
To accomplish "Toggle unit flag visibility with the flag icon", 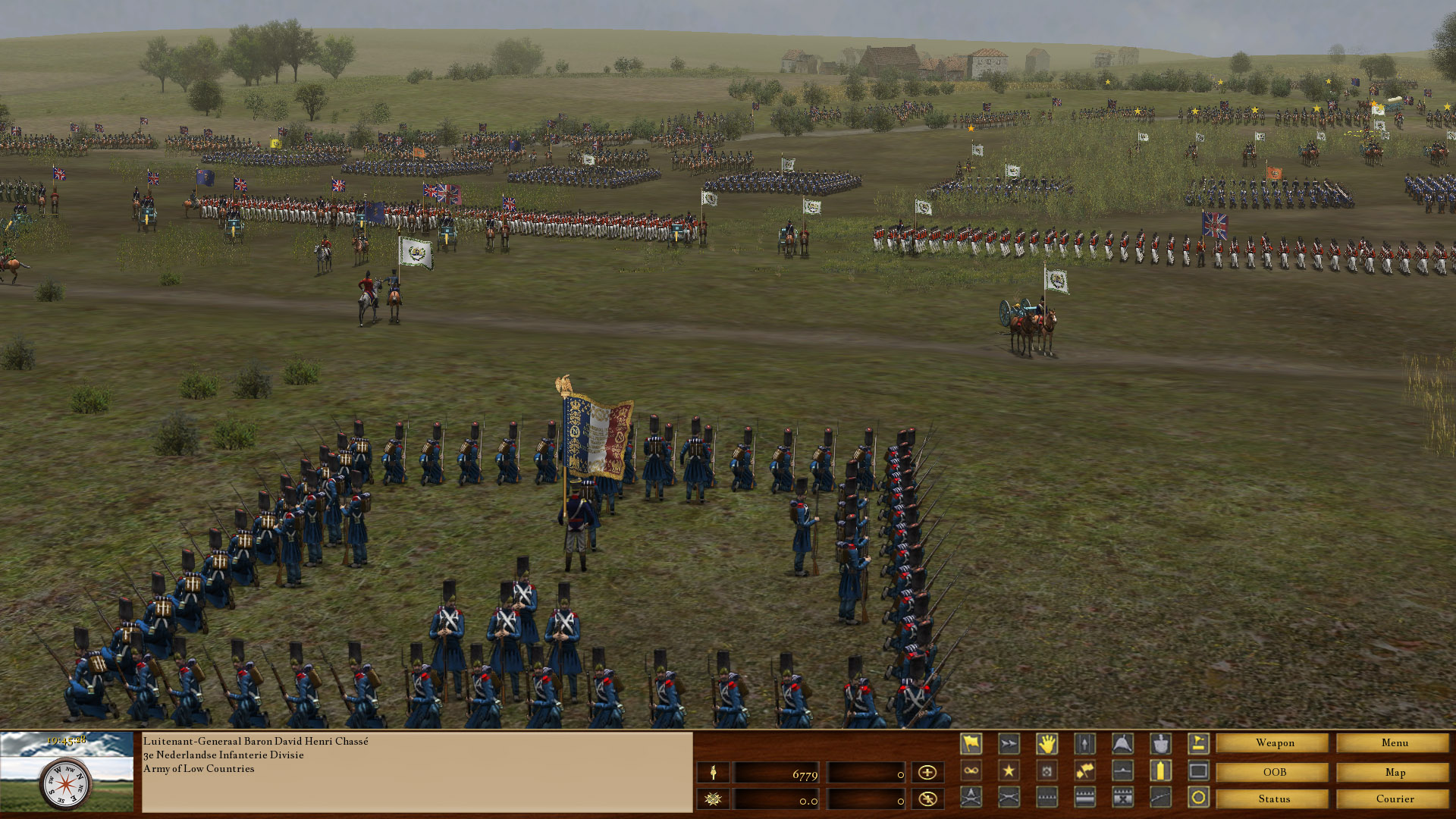I will coord(971,744).
